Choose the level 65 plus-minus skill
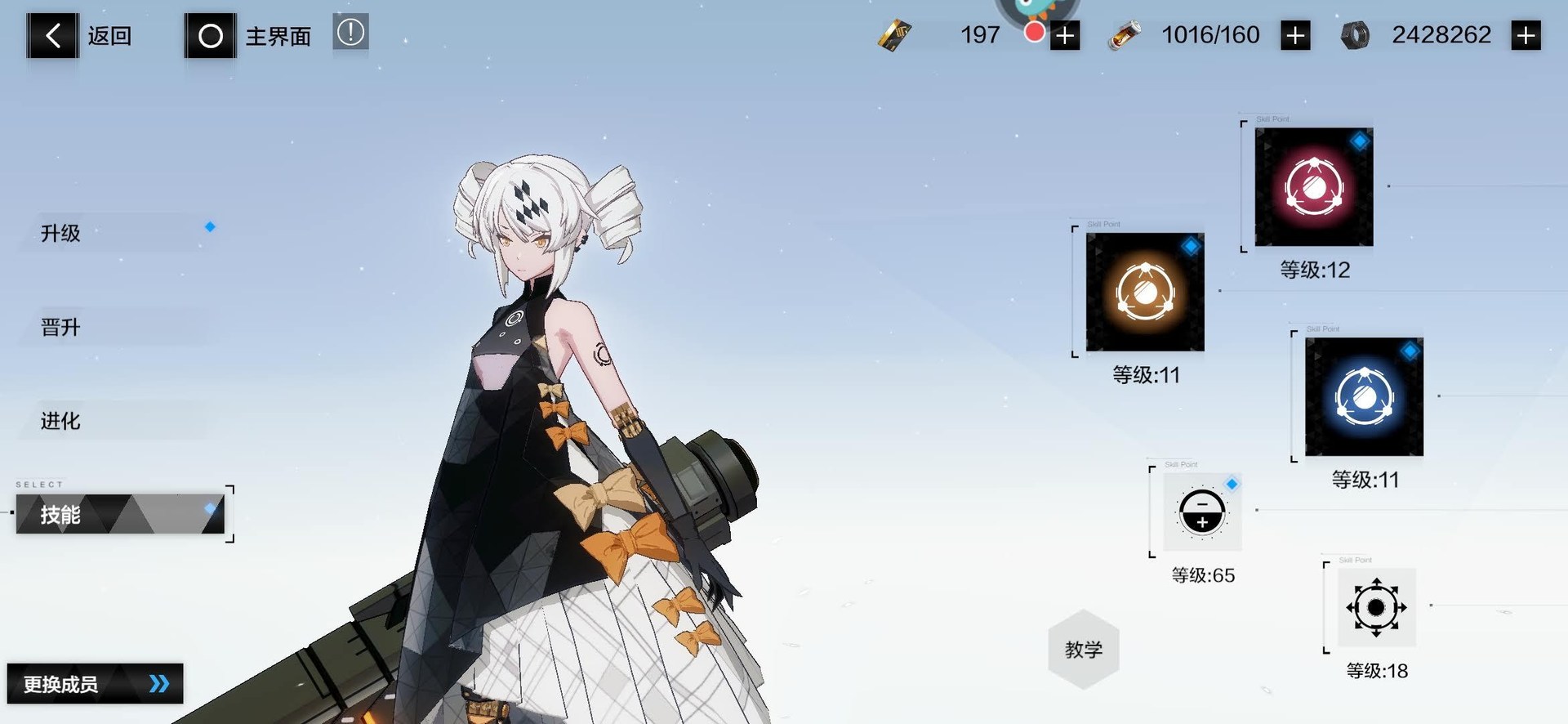Viewport: 1568px width, 724px height. pos(1202,512)
